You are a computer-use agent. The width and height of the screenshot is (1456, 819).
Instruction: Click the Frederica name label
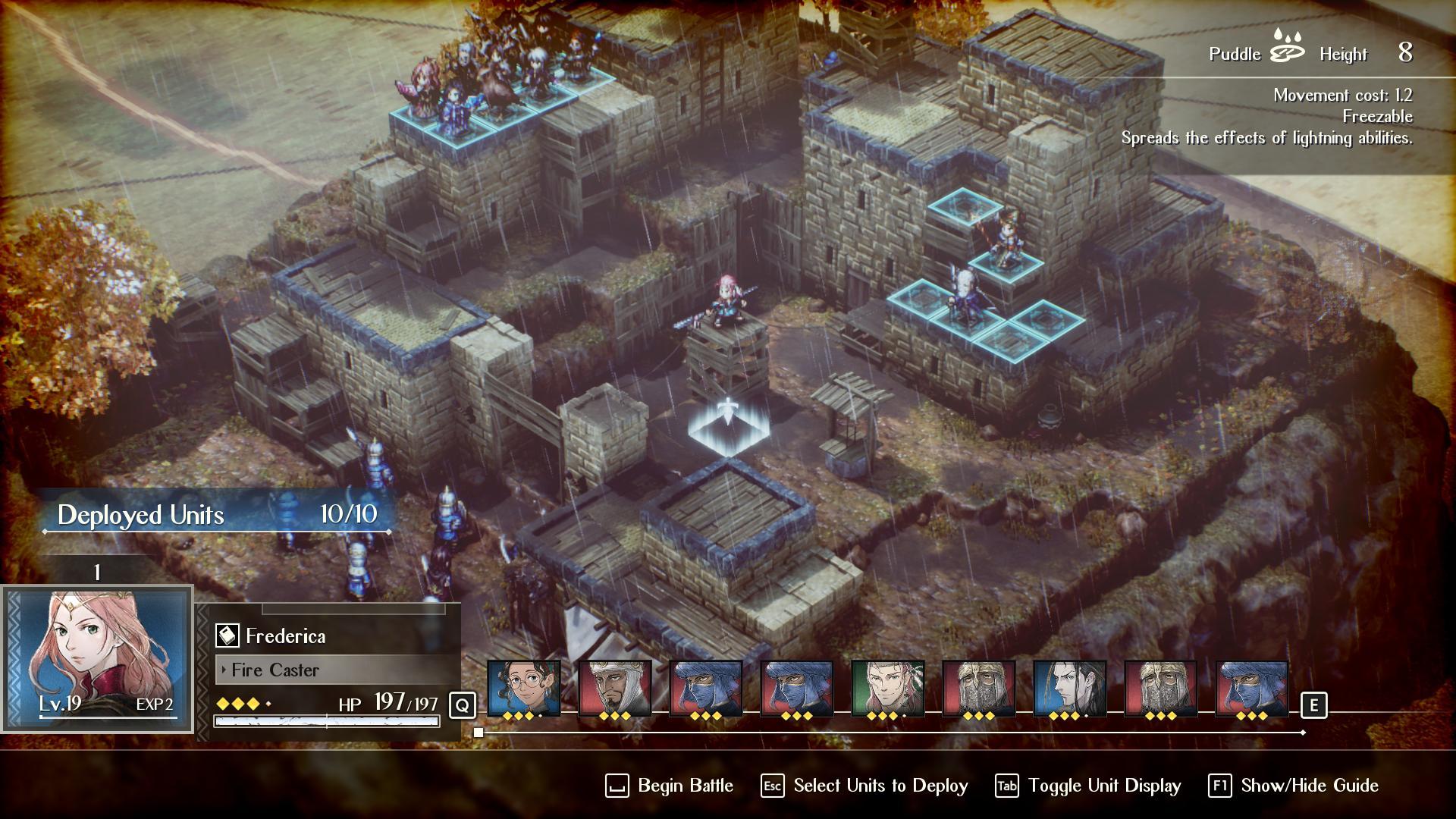(x=285, y=635)
